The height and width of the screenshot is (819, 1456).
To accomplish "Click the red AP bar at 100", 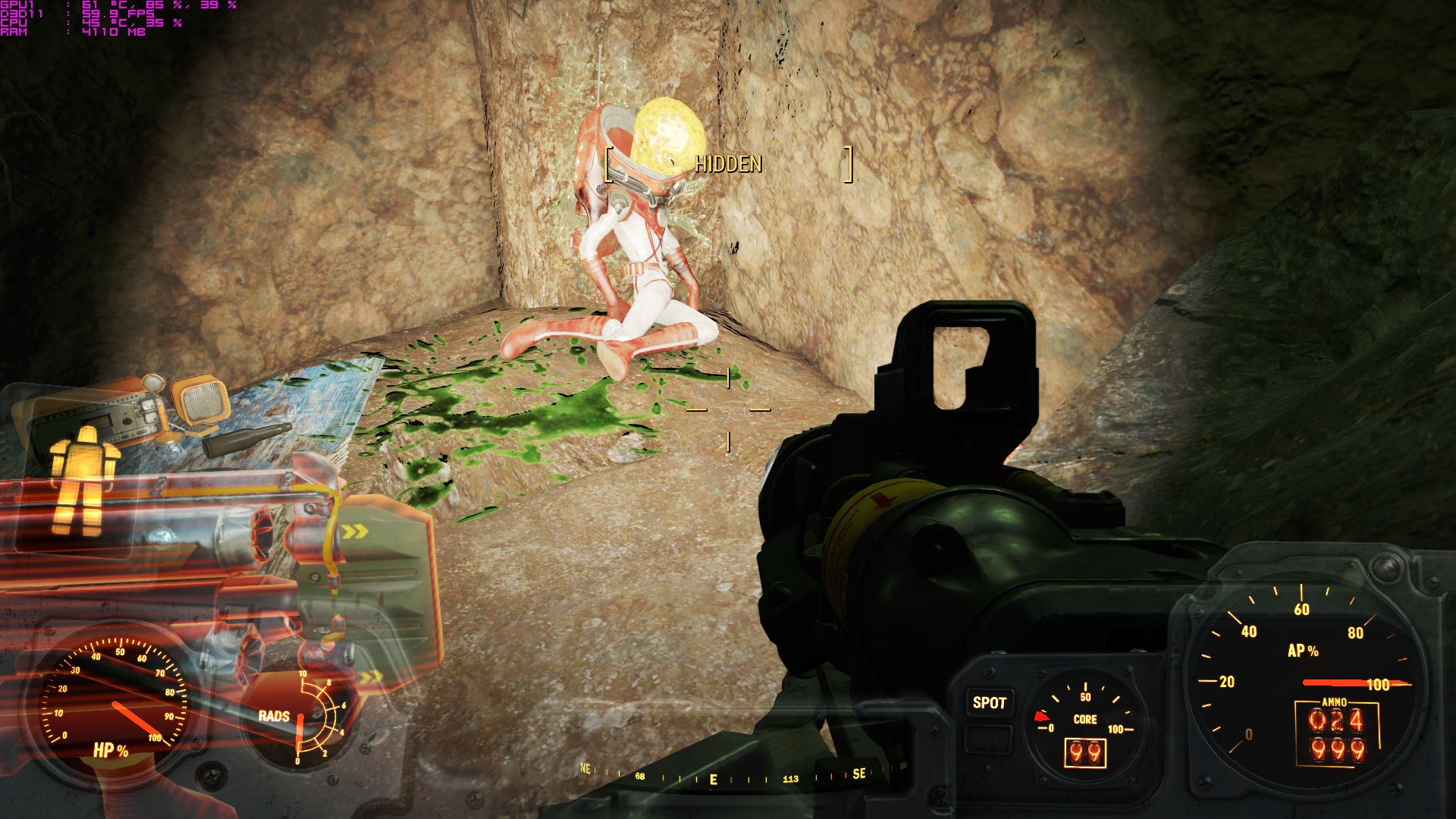I will coord(1354,682).
